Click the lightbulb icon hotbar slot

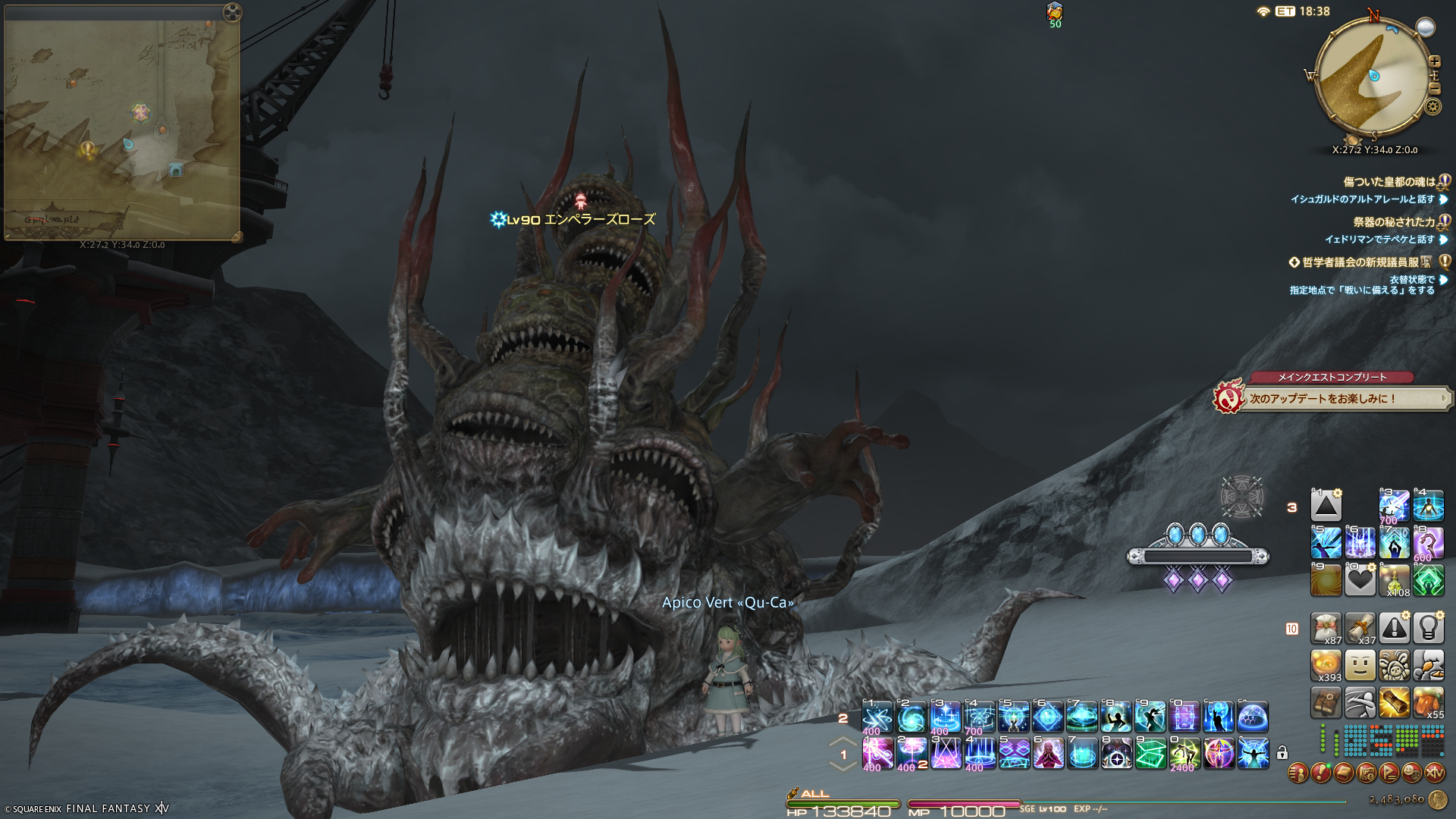click(1428, 628)
